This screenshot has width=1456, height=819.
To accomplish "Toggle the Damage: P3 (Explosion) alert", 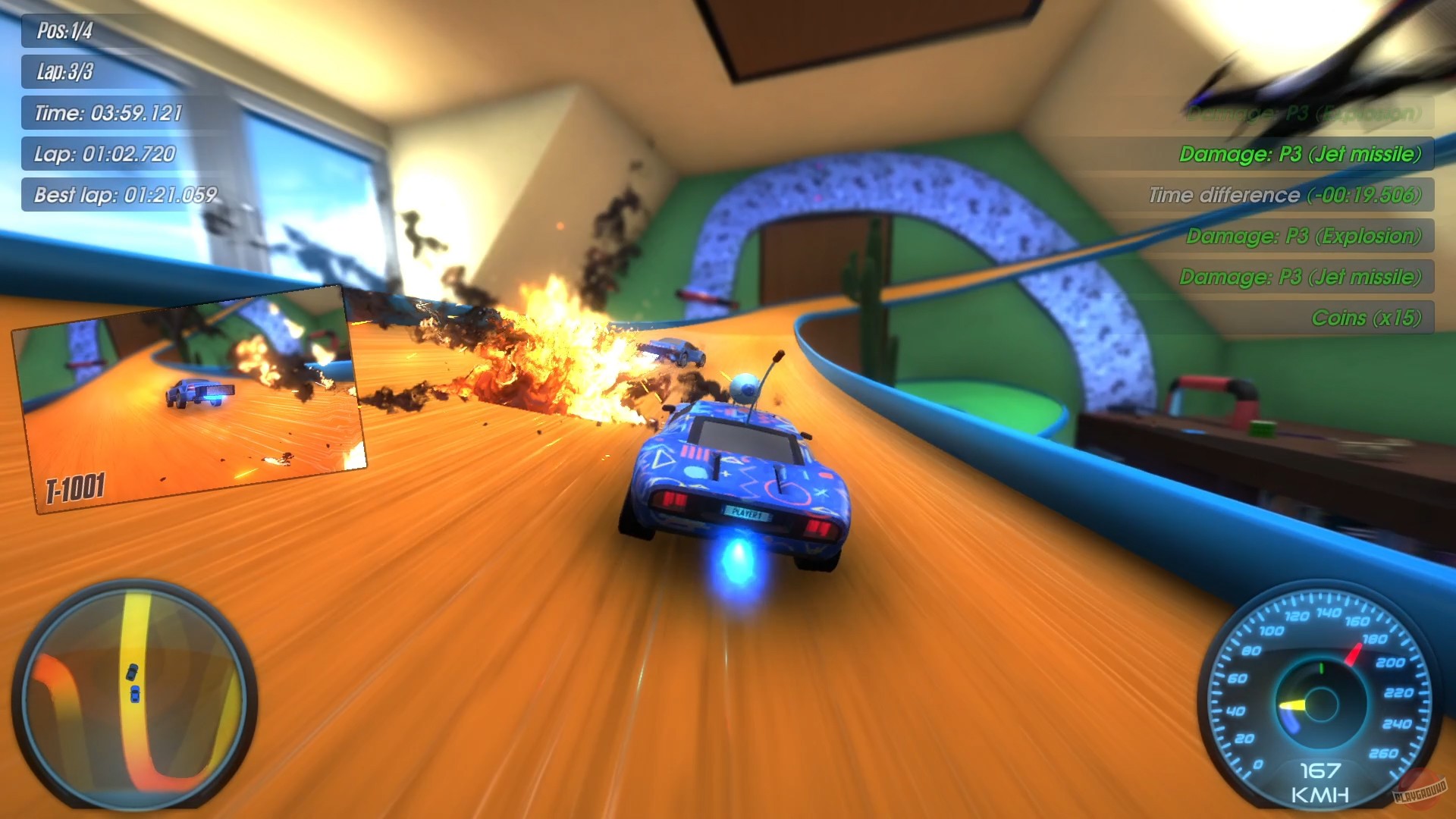I will click(1304, 236).
